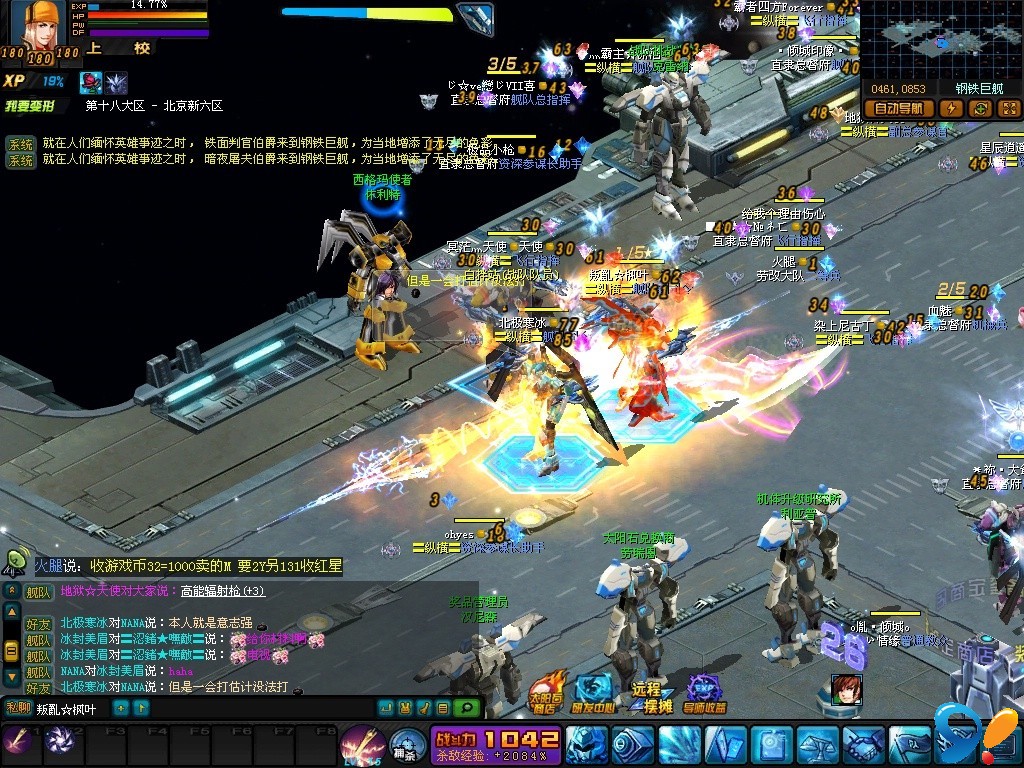
Task: Click the lightning bolt button under the minimap
Action: point(951,109)
